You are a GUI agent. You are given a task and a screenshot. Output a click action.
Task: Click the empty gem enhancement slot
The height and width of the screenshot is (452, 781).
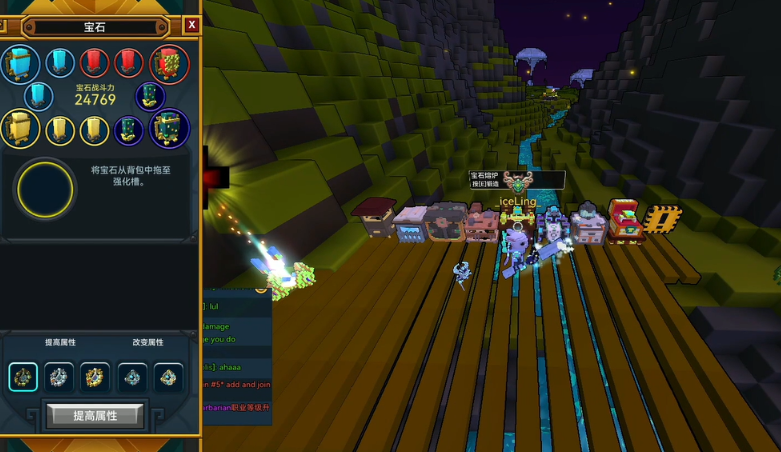[x=45, y=190]
